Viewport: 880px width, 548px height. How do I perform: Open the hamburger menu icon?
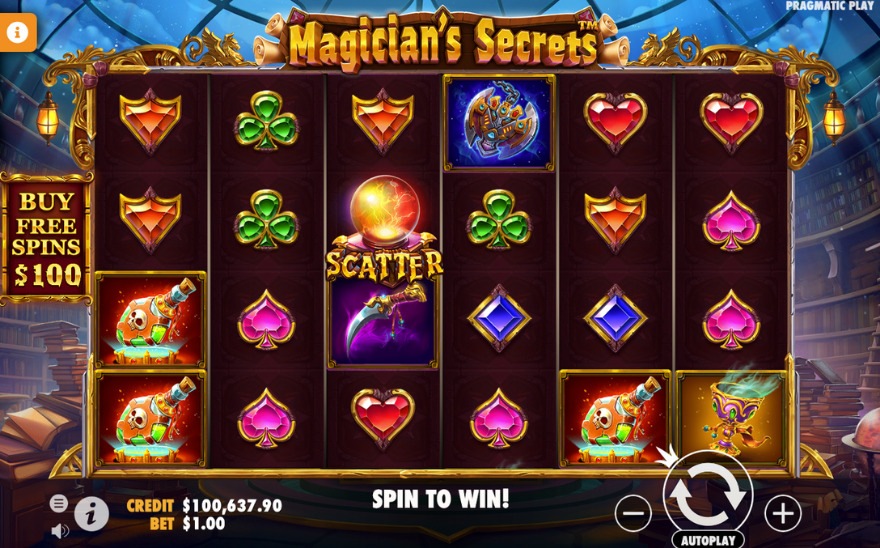(59, 503)
